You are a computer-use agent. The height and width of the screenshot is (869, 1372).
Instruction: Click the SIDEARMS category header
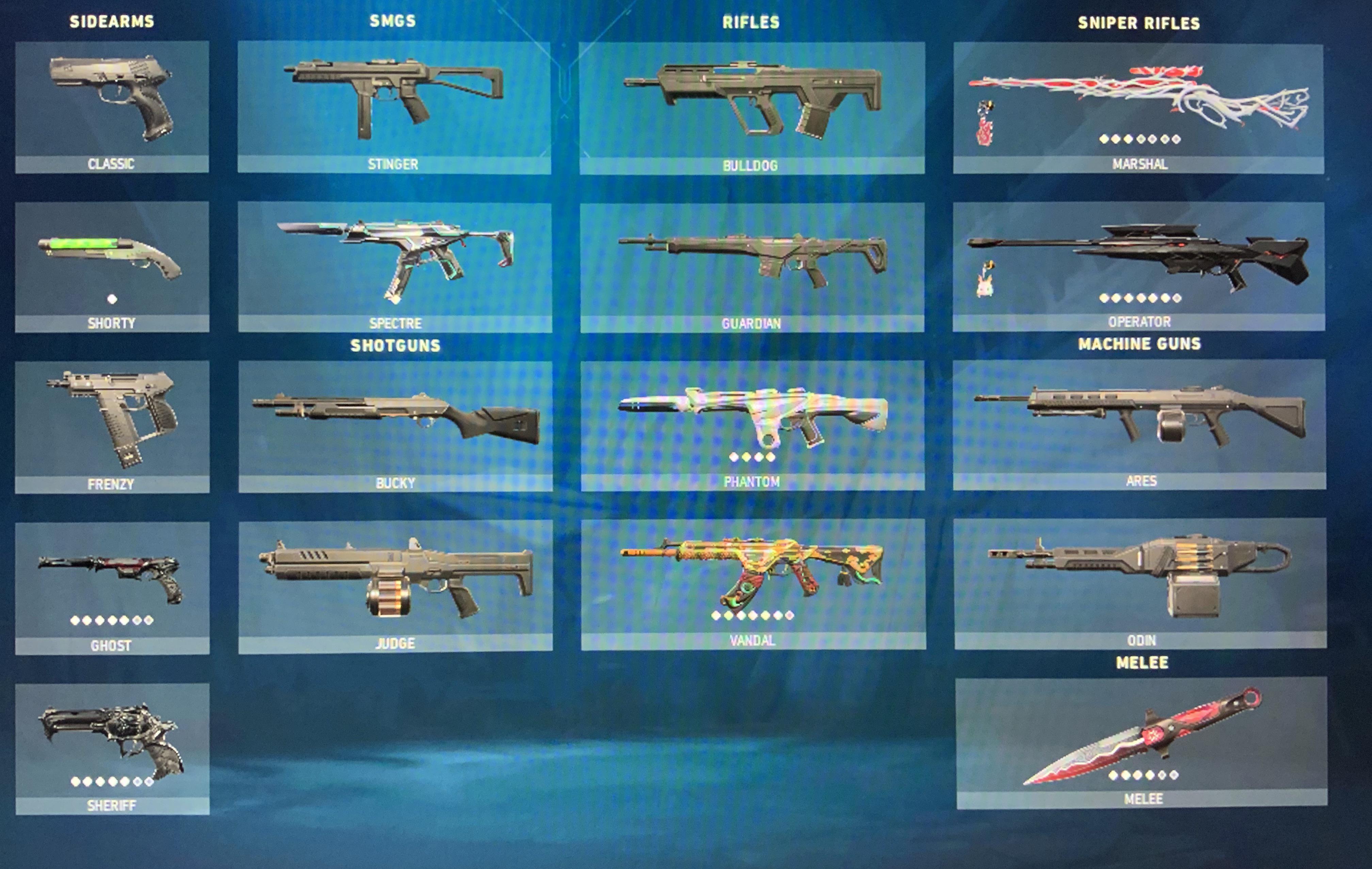[x=111, y=20]
